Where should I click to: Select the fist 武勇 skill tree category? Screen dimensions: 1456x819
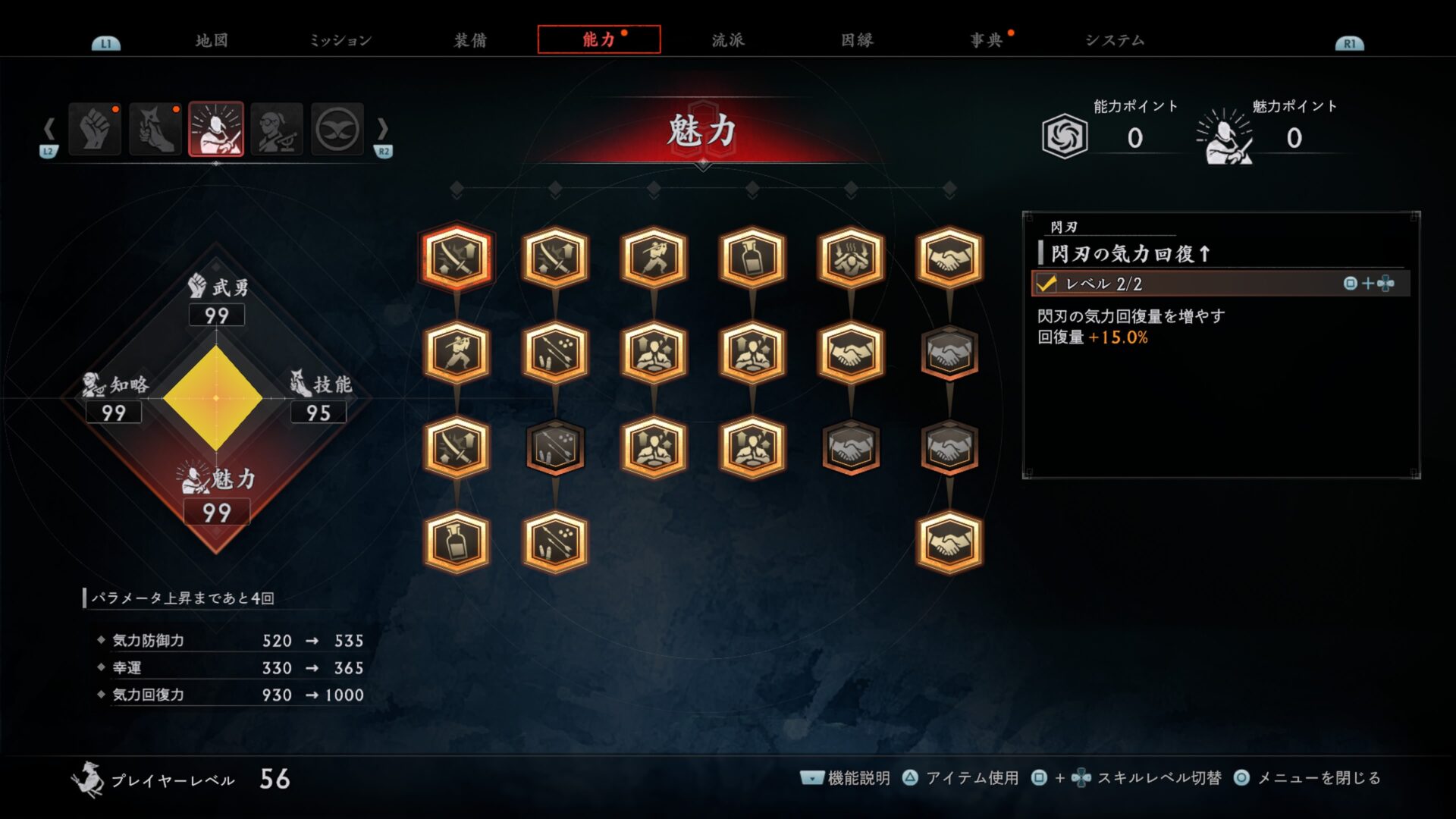pyautogui.click(x=95, y=130)
